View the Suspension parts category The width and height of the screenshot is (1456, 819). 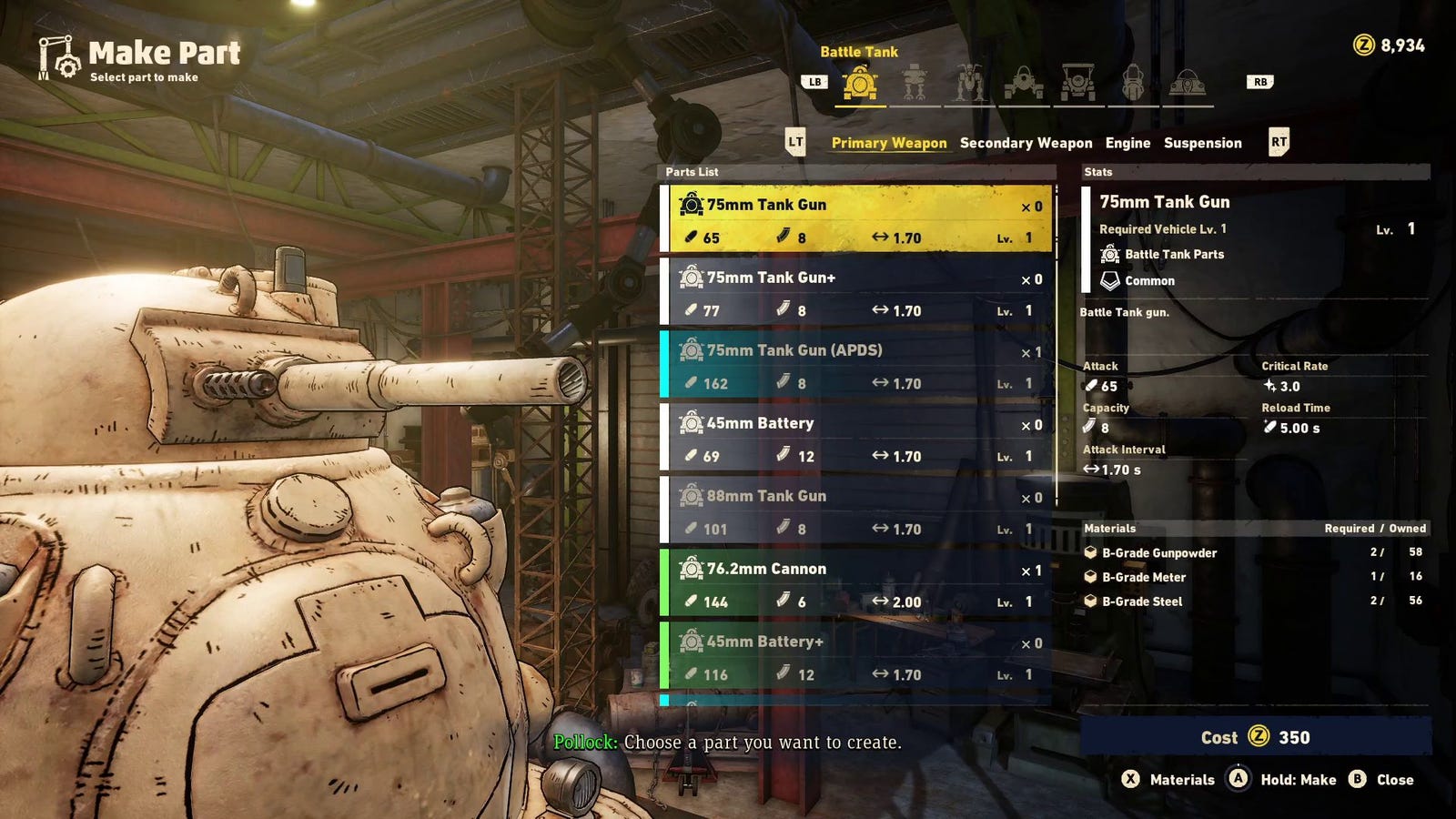click(x=1202, y=143)
